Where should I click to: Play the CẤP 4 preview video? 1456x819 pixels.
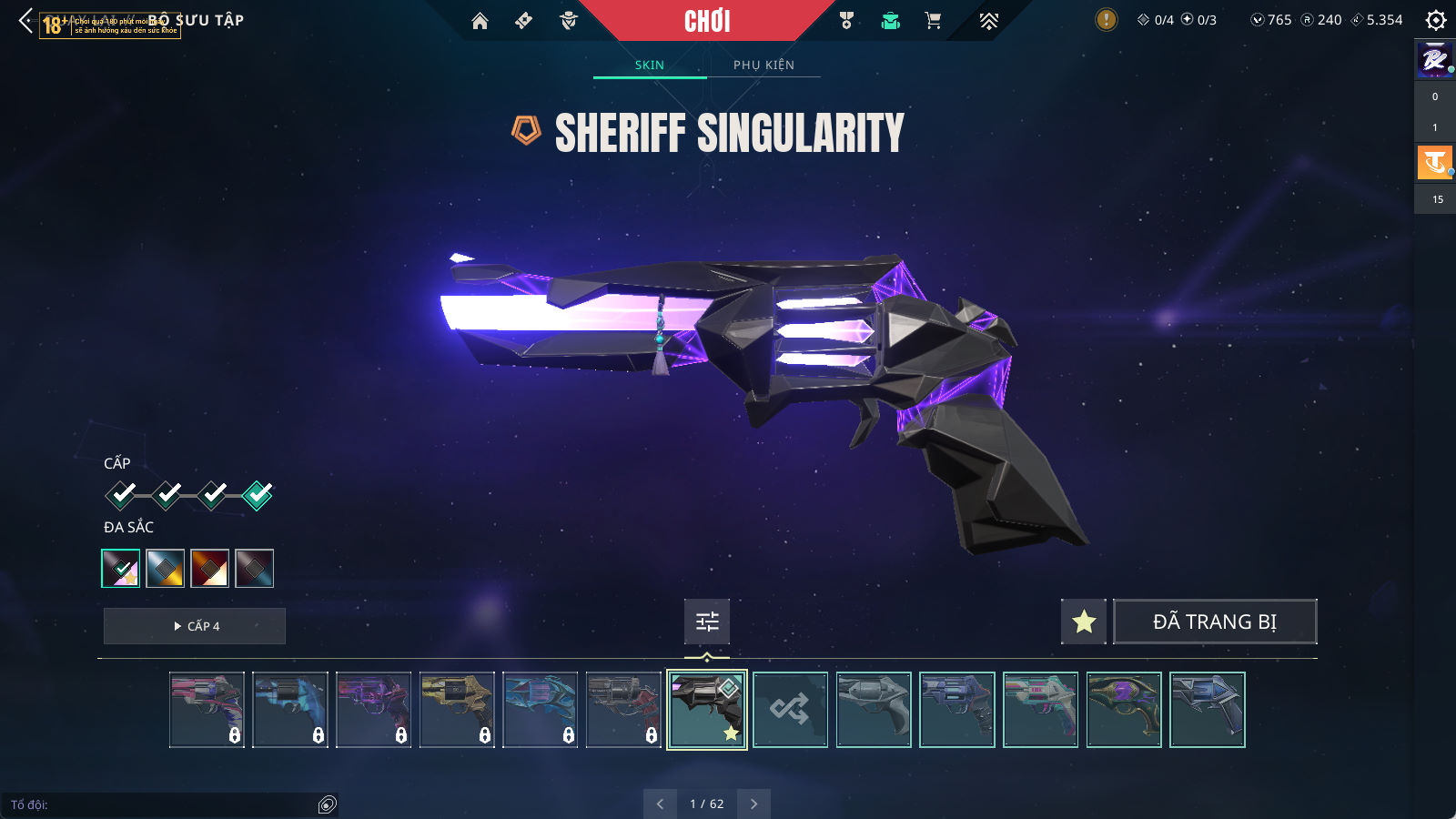pyautogui.click(x=195, y=626)
